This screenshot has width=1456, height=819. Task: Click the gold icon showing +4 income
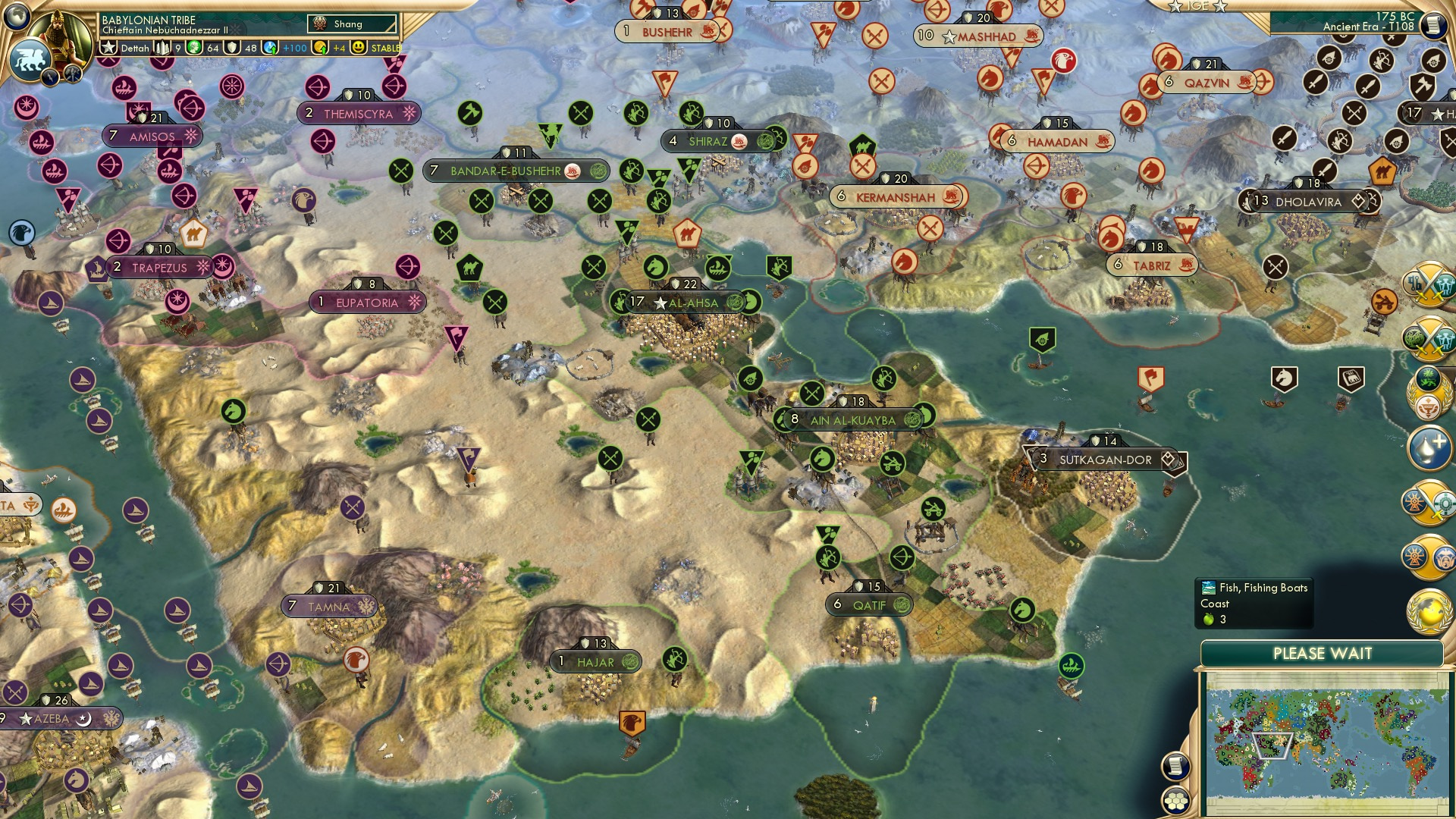(320, 49)
